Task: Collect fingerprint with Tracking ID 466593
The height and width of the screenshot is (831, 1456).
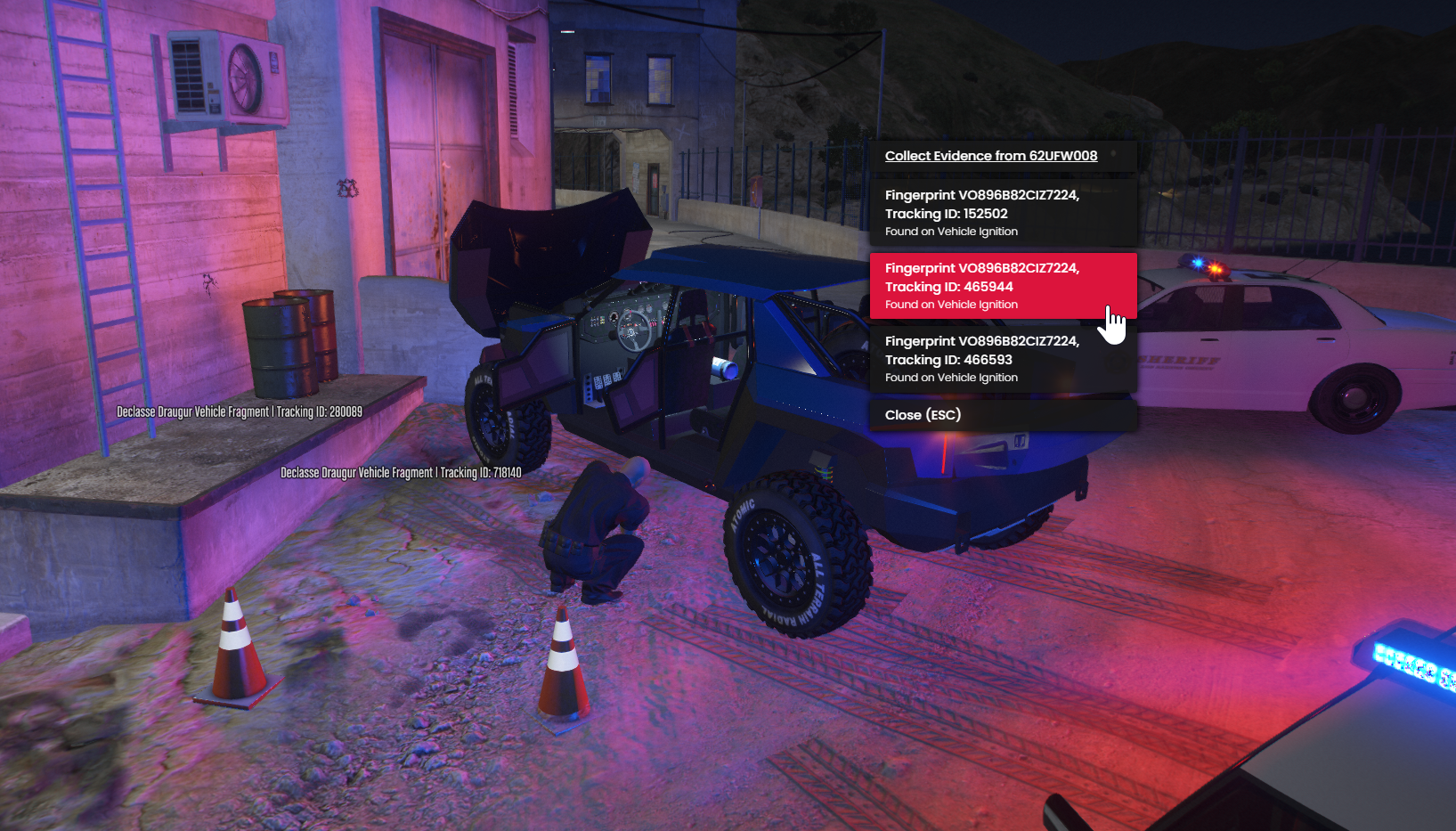Action: pos(1003,359)
